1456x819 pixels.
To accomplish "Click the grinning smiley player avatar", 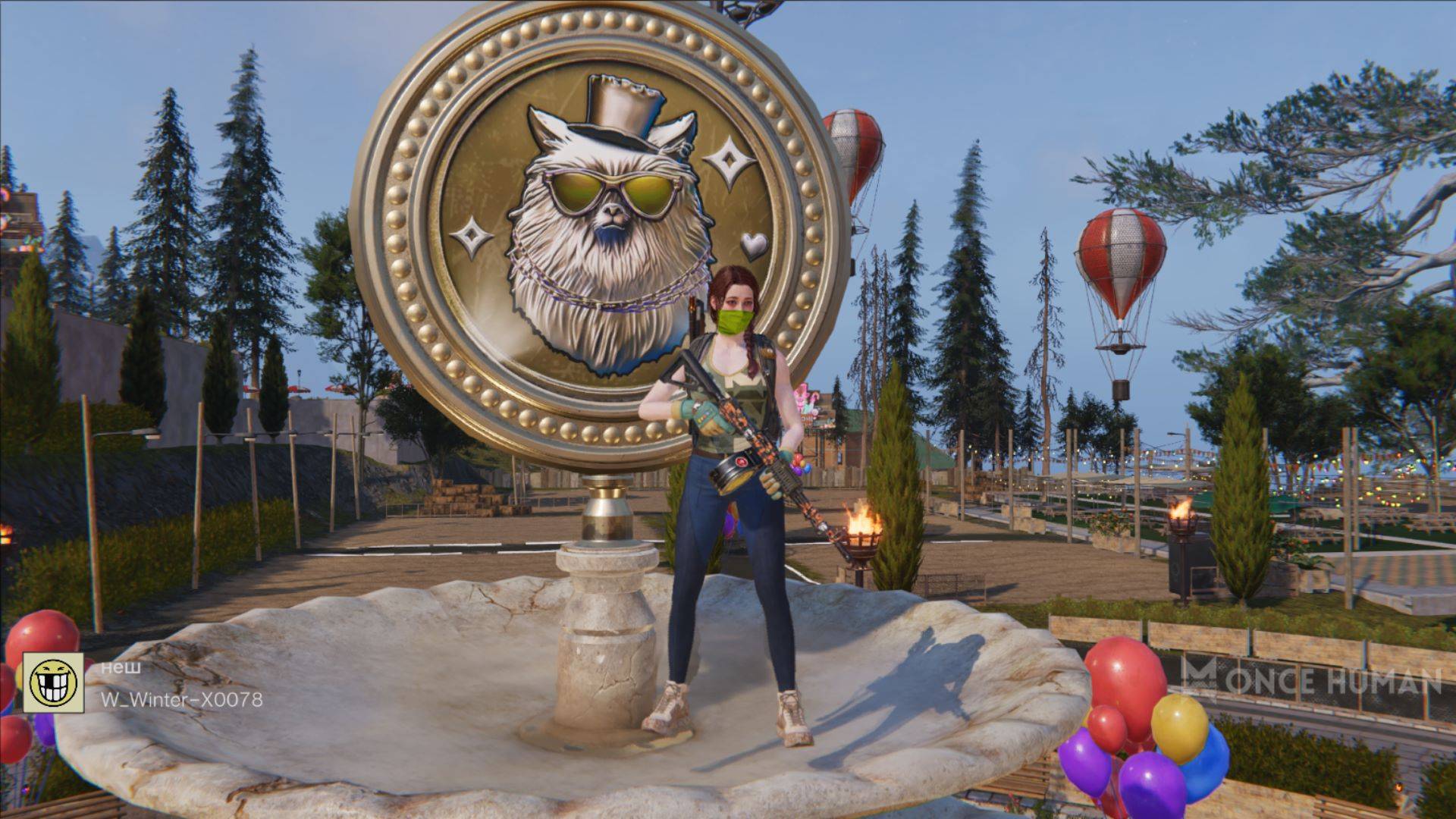I will pyautogui.click(x=53, y=682).
